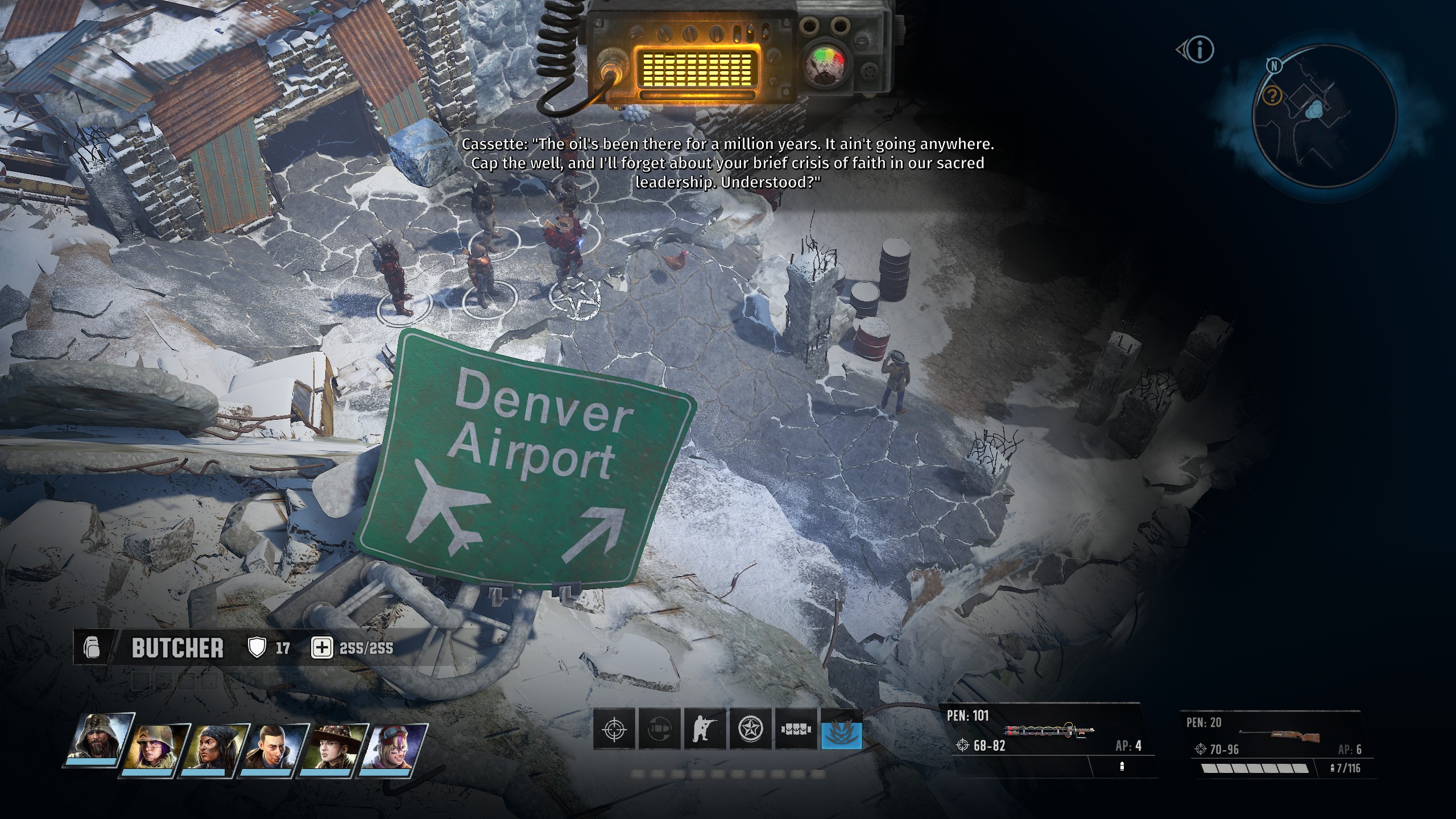
Task: Select the ammo belt ability icon
Action: coord(796,729)
